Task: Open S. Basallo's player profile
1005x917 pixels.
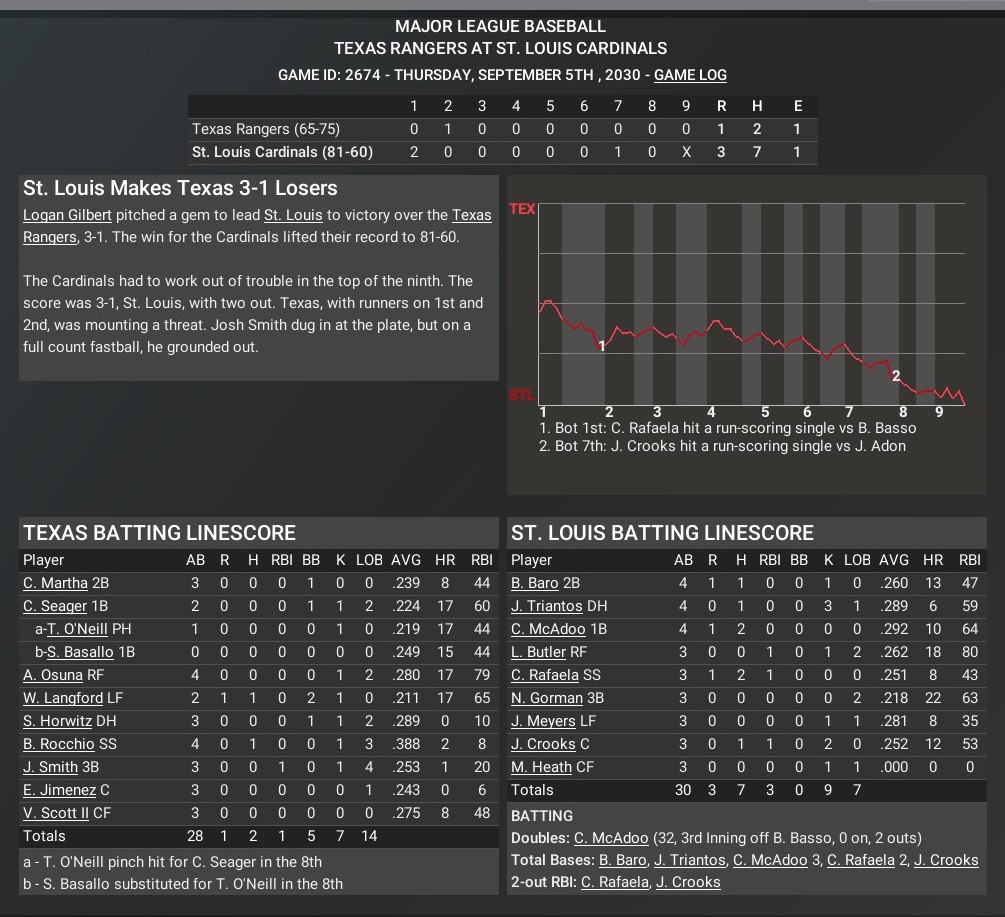Action: (x=80, y=652)
